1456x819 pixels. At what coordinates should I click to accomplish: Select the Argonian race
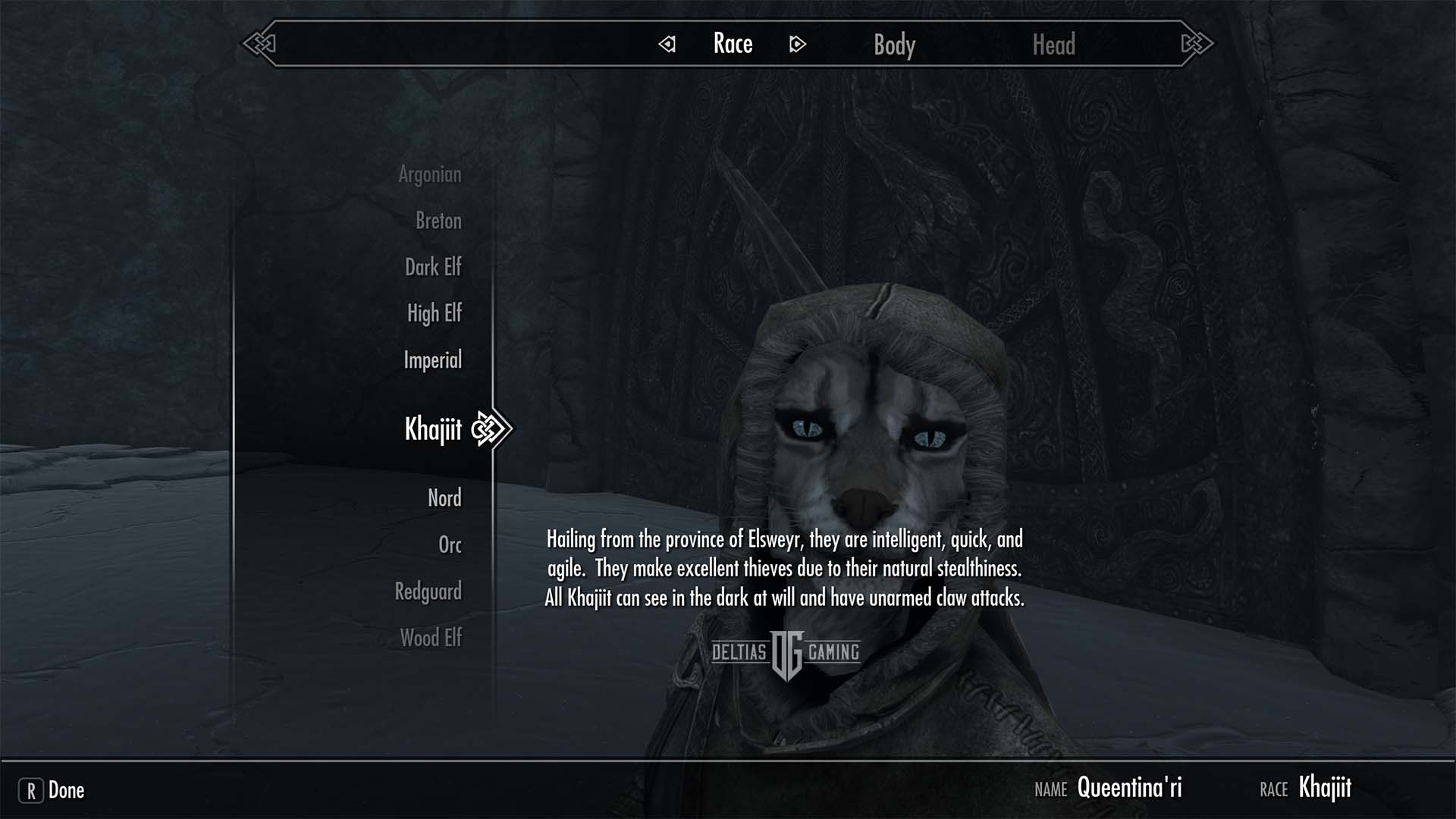[x=429, y=174]
